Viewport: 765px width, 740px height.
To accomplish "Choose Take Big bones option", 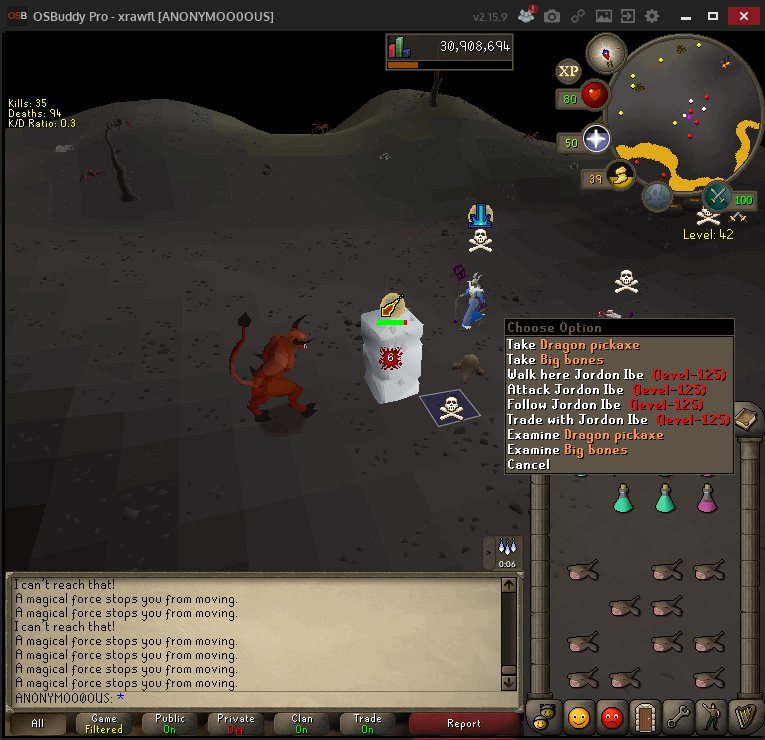I will pos(555,360).
